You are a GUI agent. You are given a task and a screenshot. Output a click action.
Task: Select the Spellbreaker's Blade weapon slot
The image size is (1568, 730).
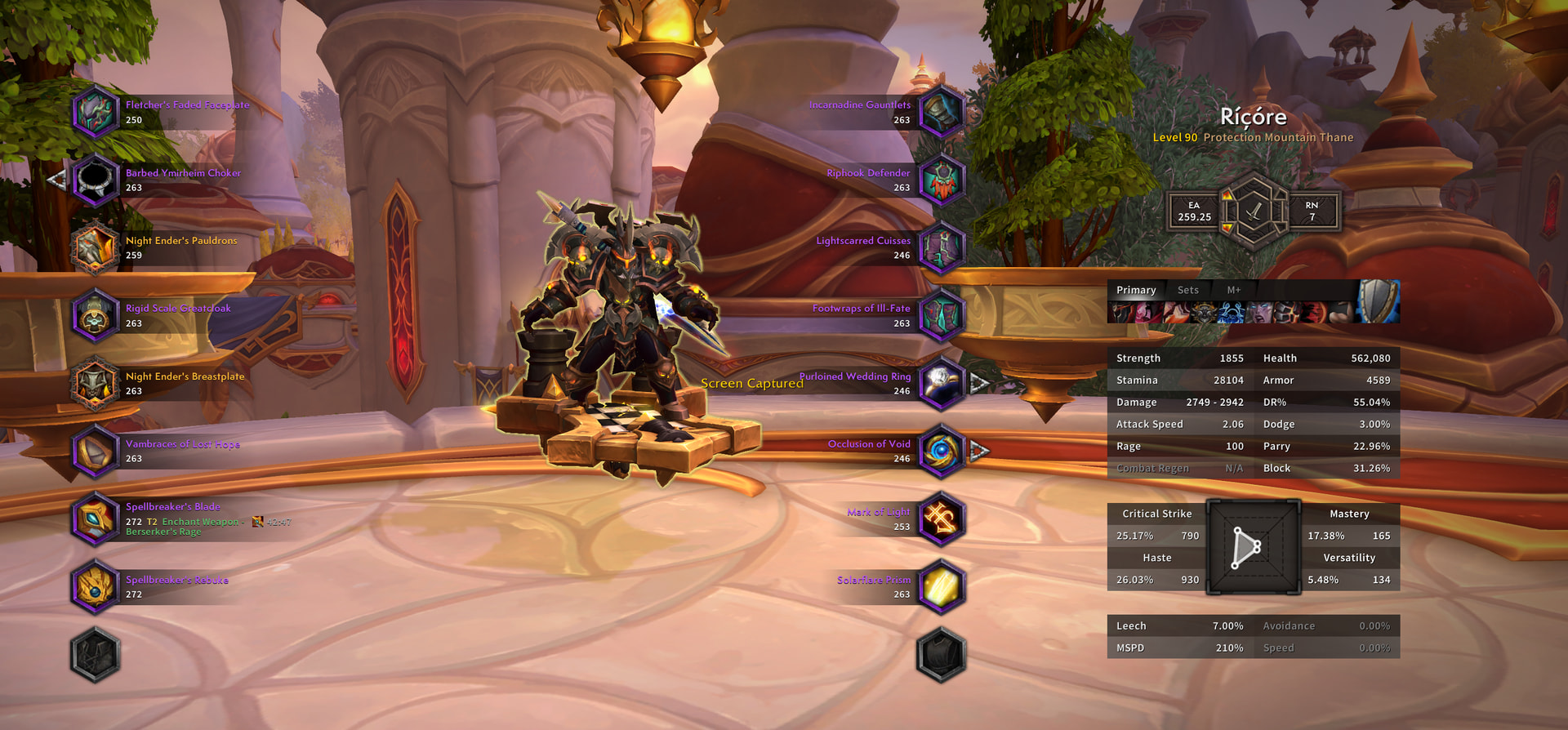pyautogui.click(x=96, y=519)
